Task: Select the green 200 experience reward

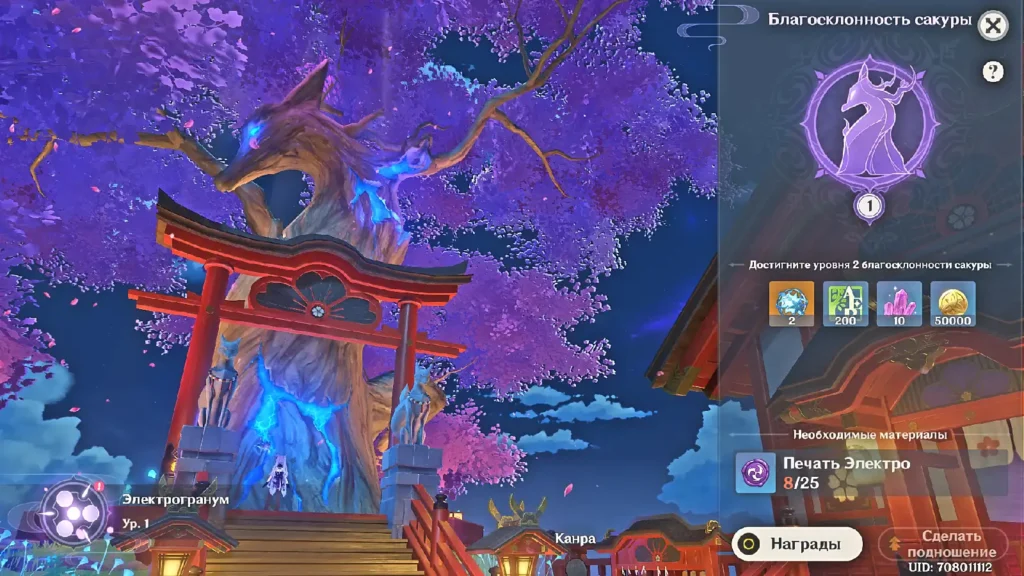Action: (x=844, y=303)
